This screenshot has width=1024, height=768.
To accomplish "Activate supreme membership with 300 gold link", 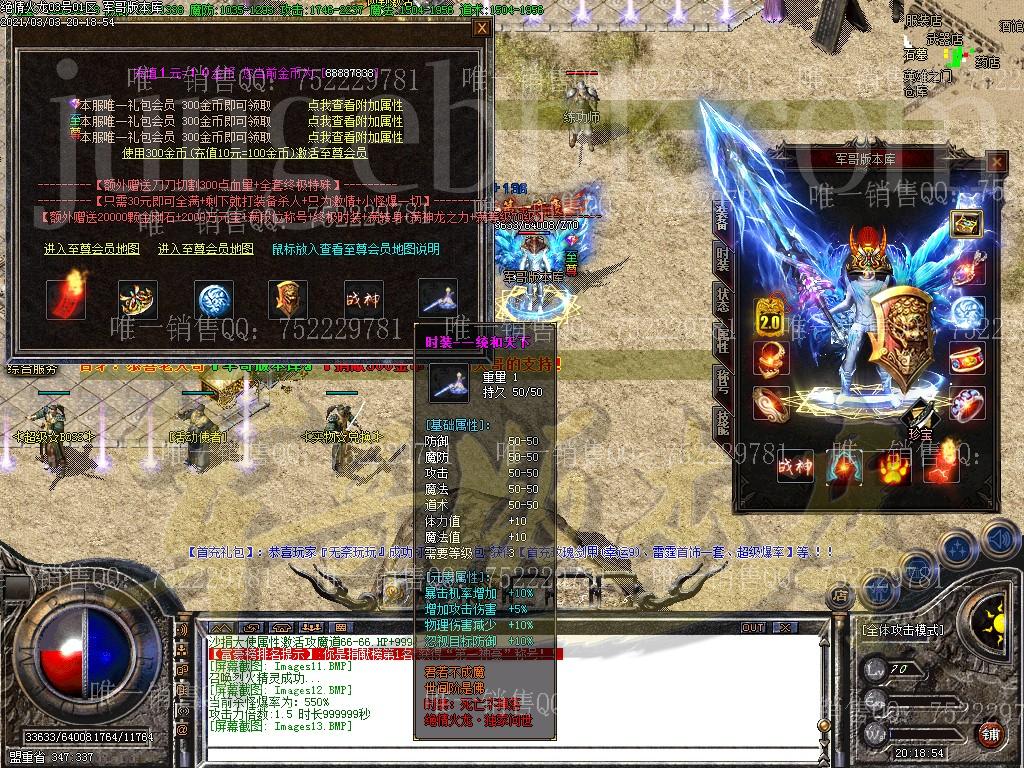I will pyautogui.click(x=244, y=153).
